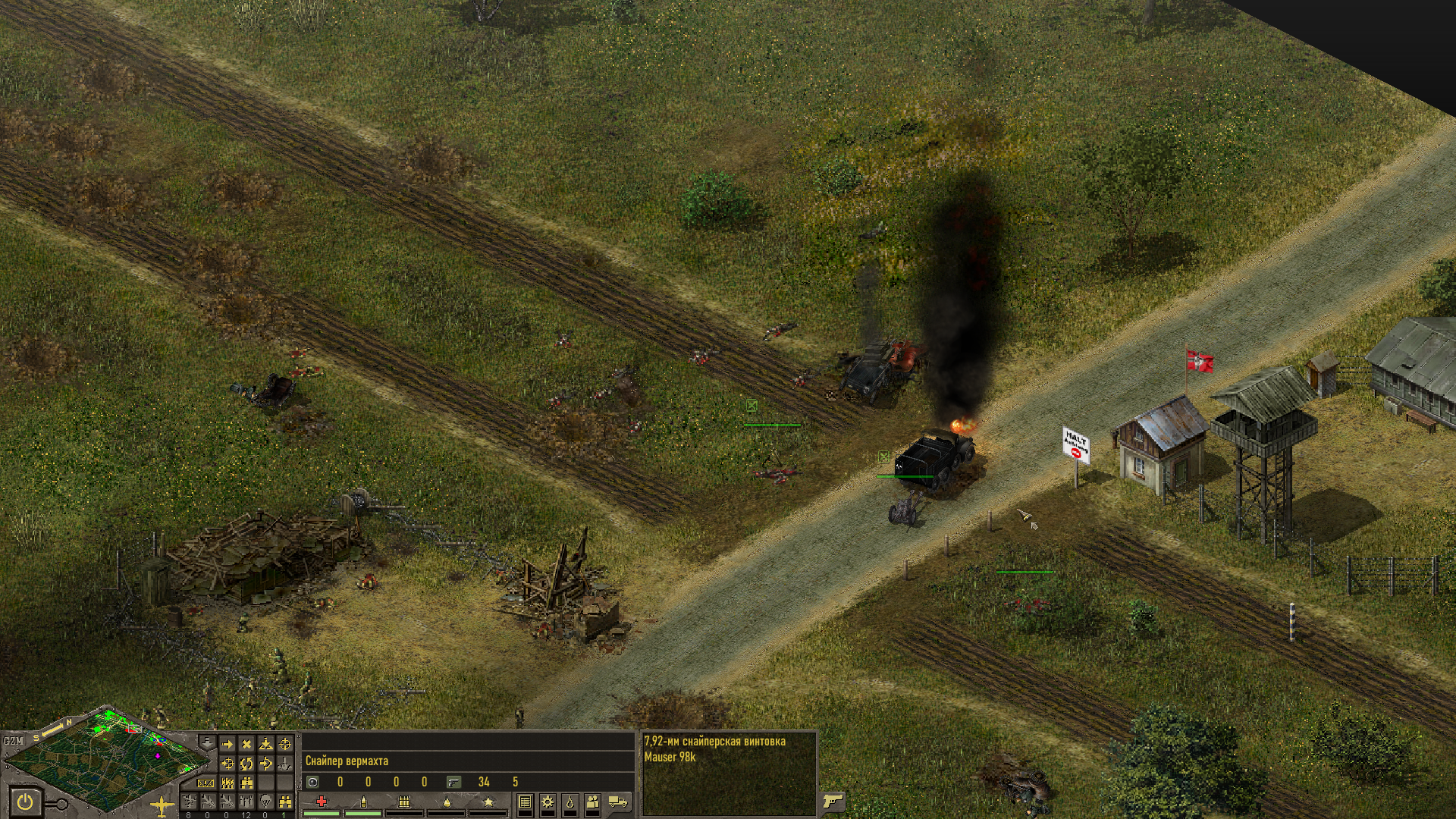This screenshot has height=819, width=1456.
Task: Open the game menu with the power button
Action: pos(25,802)
